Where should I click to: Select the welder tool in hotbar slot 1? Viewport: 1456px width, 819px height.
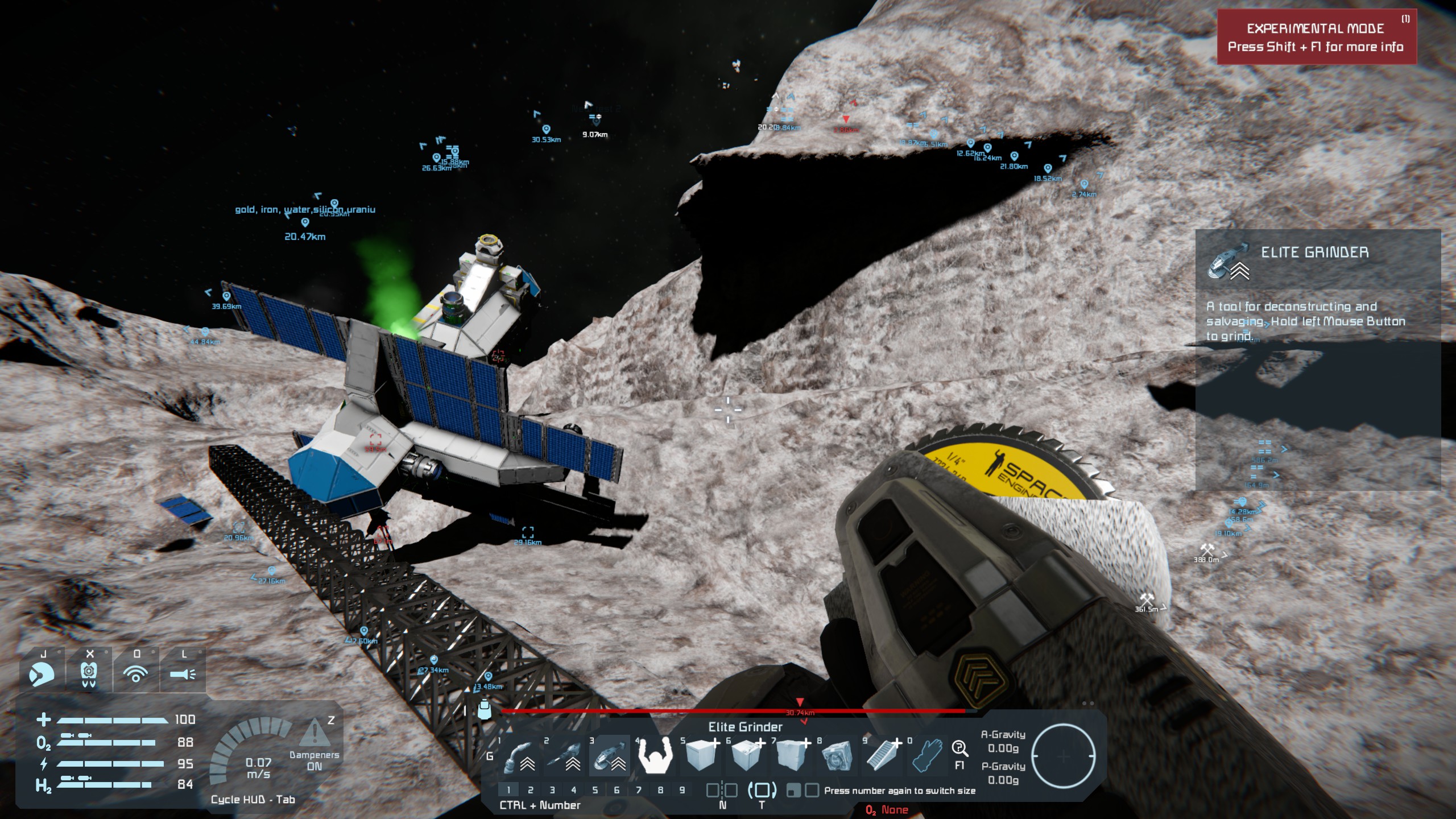click(x=518, y=756)
